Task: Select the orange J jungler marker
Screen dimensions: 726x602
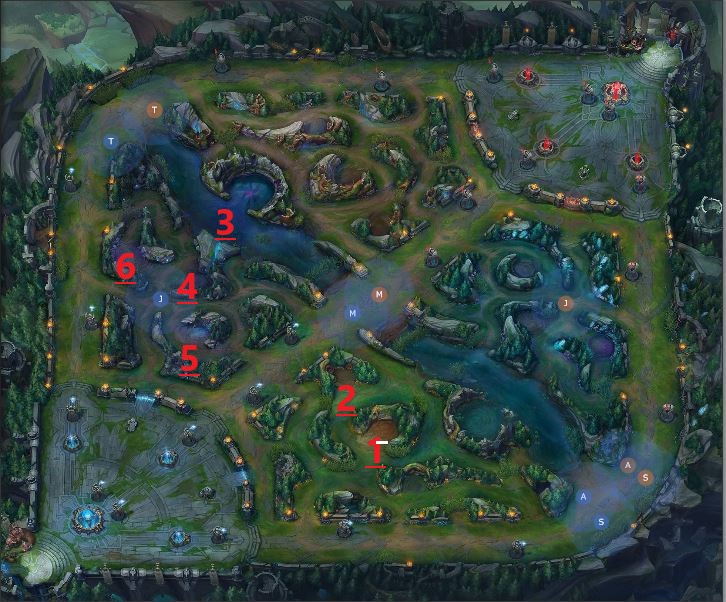Action: point(565,302)
